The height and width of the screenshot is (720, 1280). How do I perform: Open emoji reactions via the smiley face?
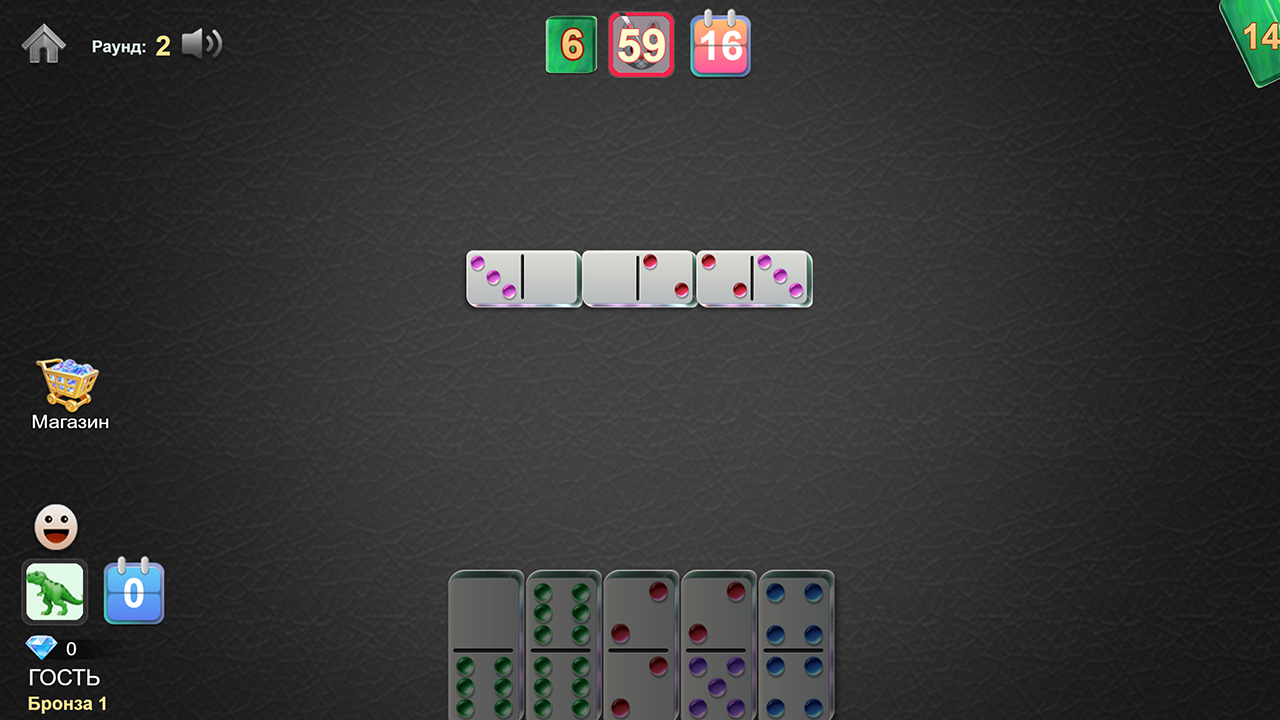pos(56,525)
